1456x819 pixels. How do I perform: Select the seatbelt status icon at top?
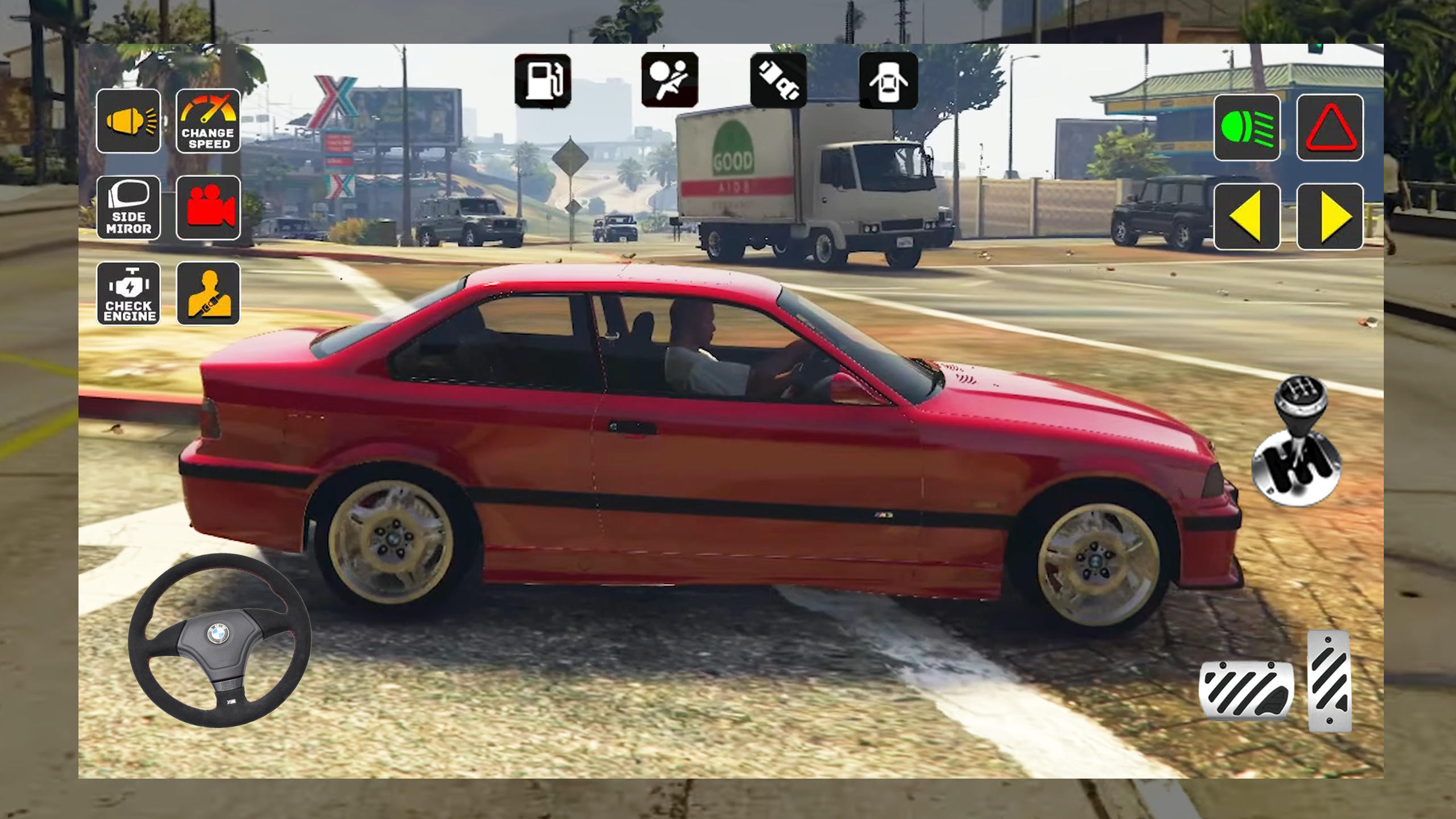click(777, 80)
